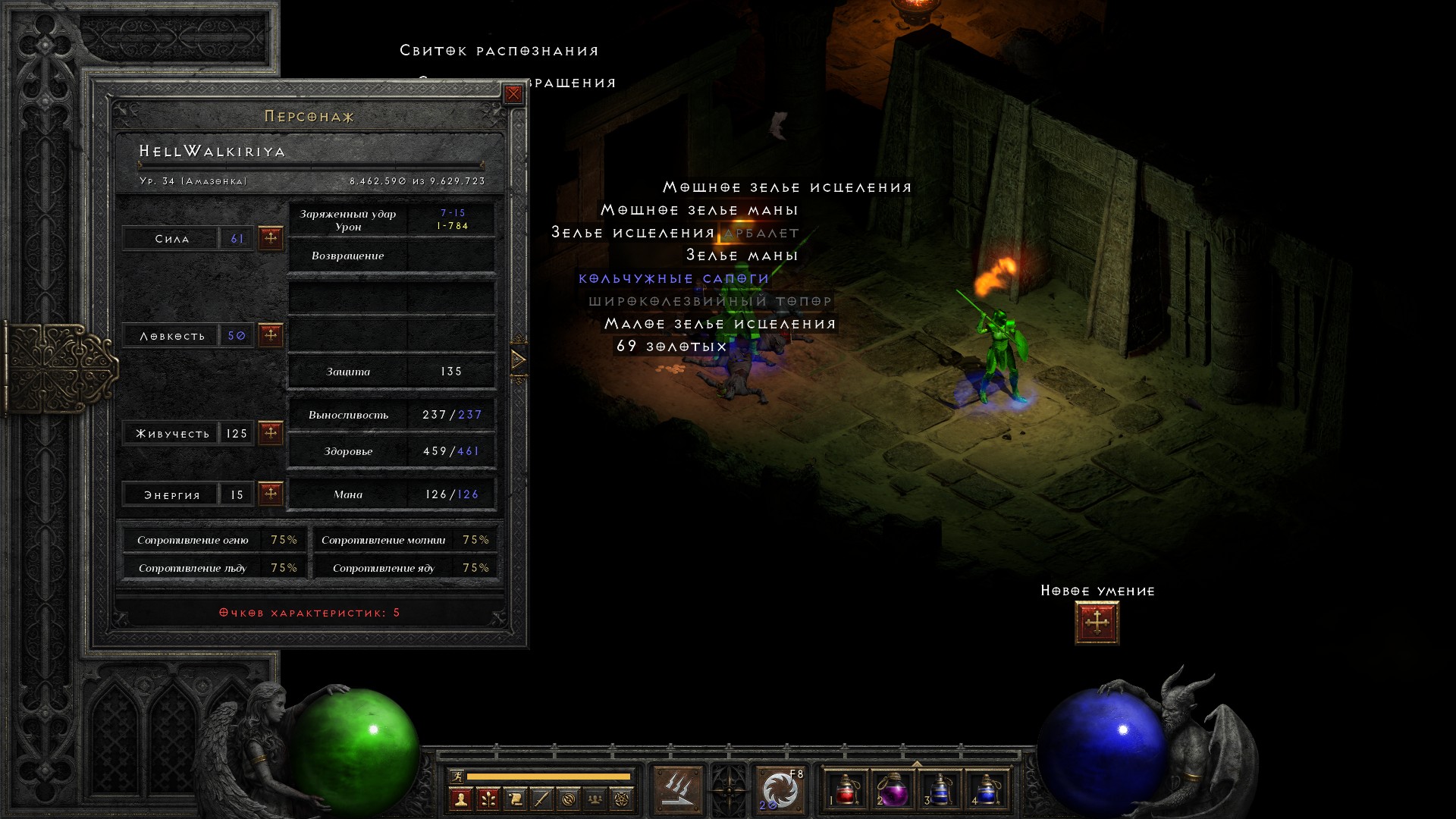Open the game menu pentagram icon
Viewport: 1456px width, 819px height.
coord(622,799)
